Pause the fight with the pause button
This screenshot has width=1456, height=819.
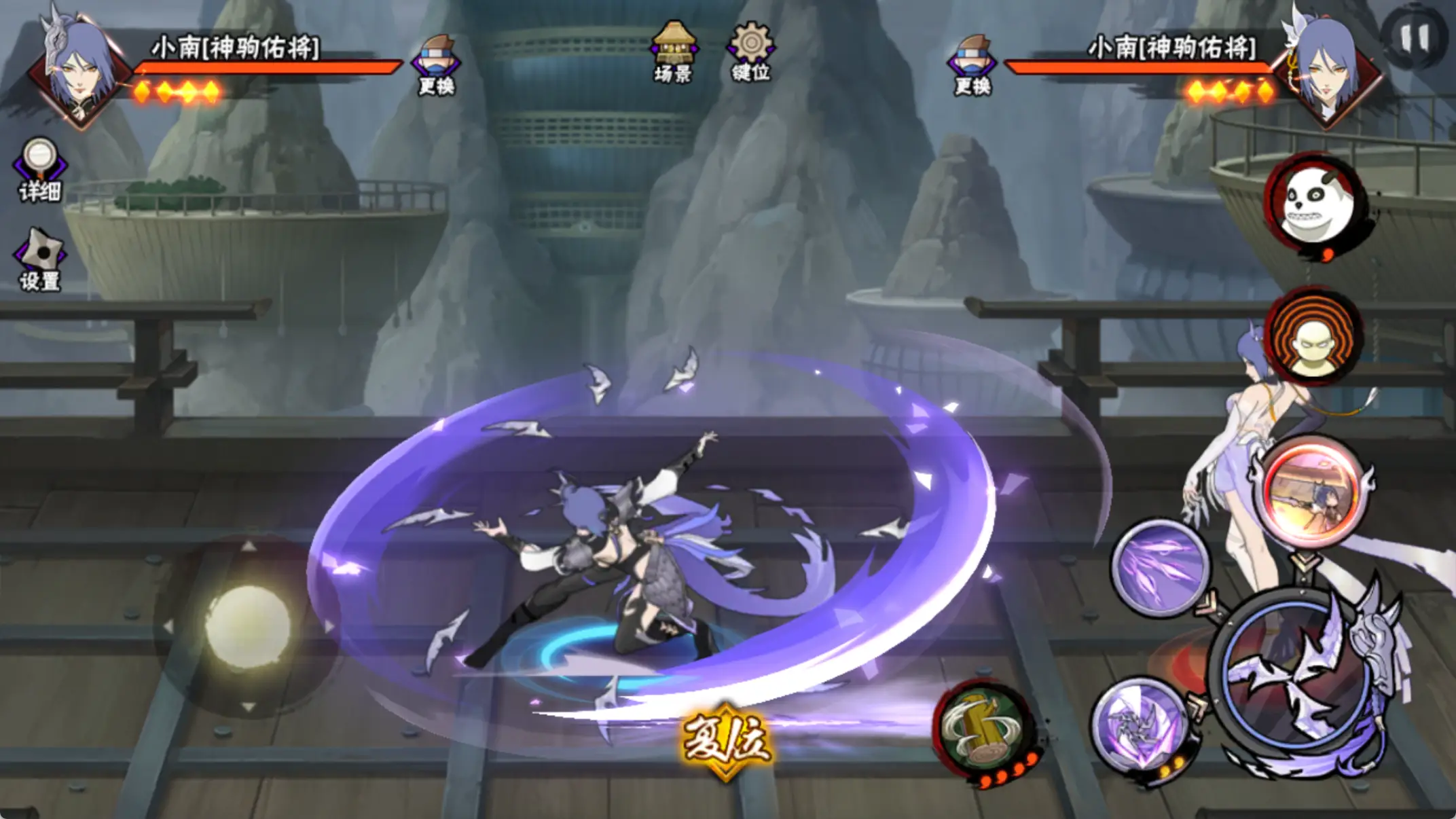click(x=1415, y=37)
